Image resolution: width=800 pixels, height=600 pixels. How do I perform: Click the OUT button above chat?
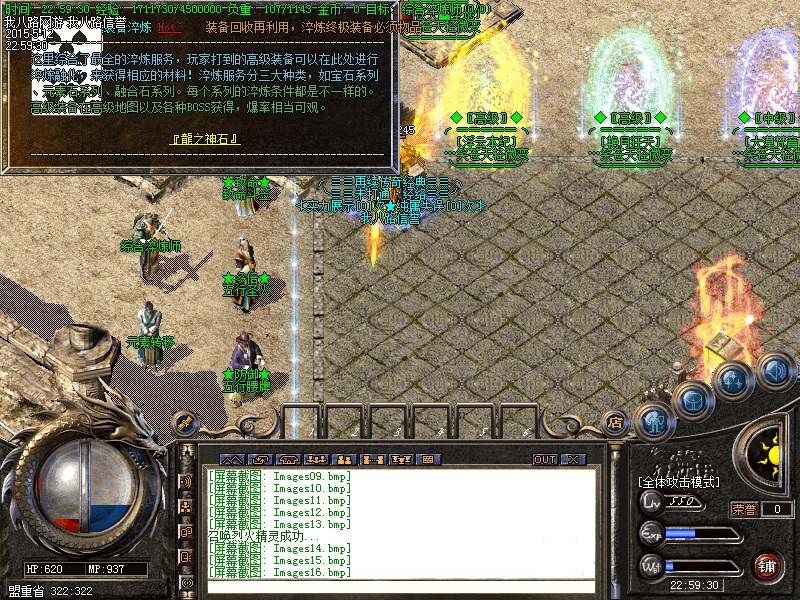click(544, 459)
